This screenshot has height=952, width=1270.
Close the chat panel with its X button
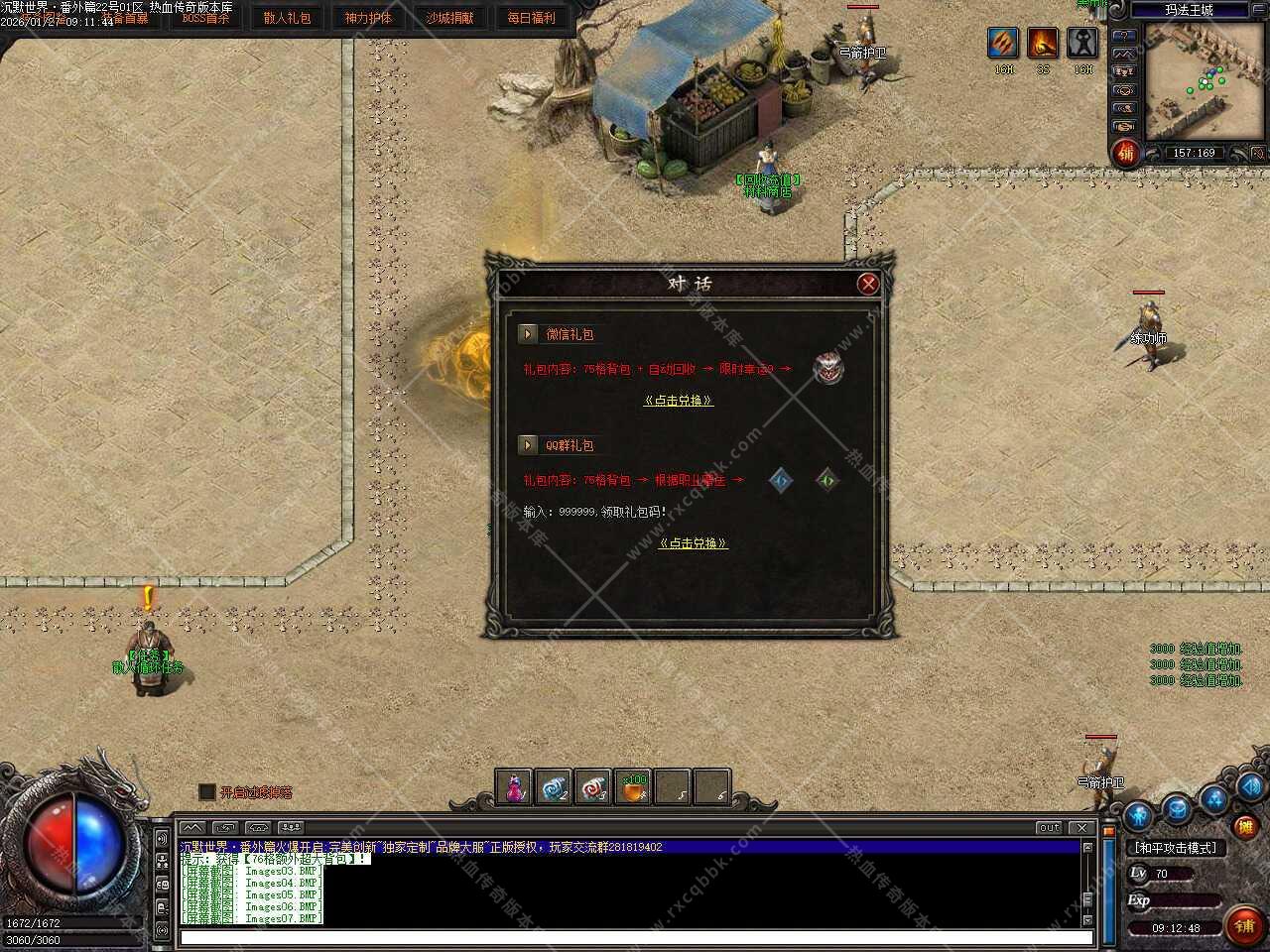[x=1081, y=827]
